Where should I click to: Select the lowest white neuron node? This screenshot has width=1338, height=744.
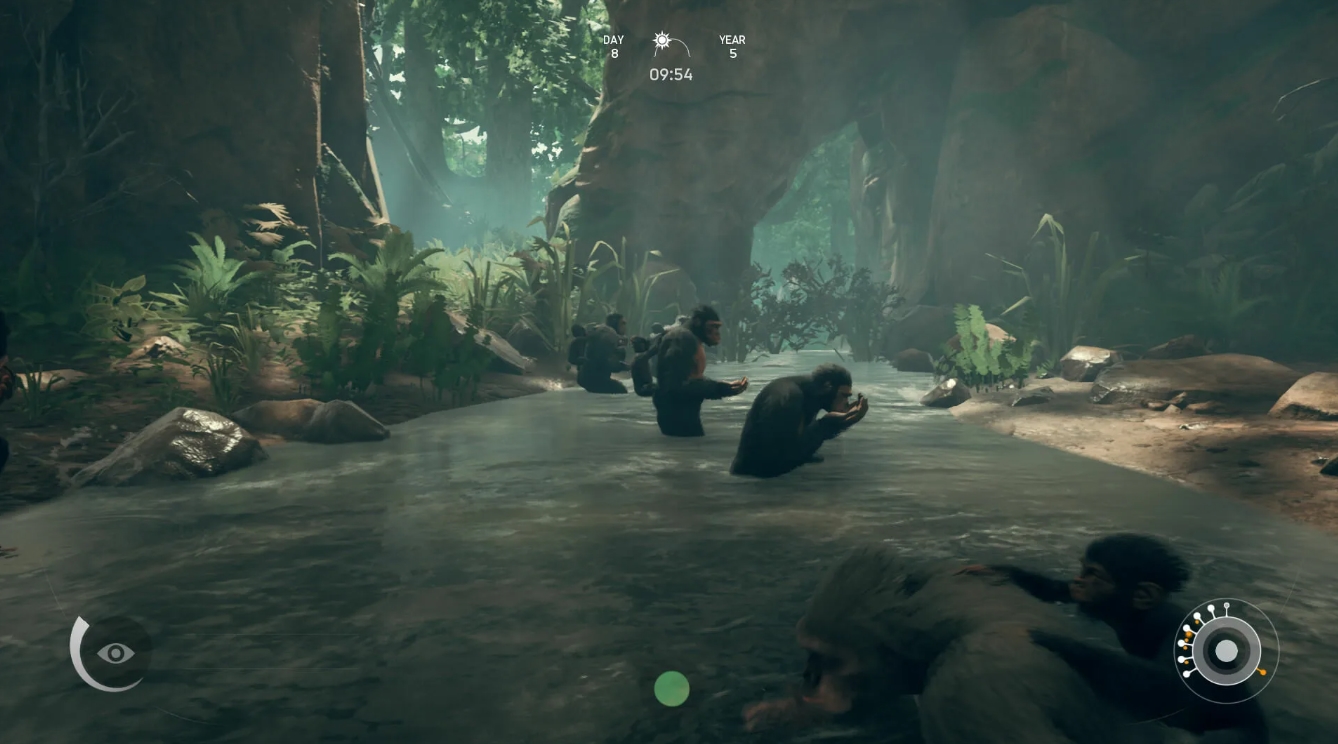(x=1185, y=675)
